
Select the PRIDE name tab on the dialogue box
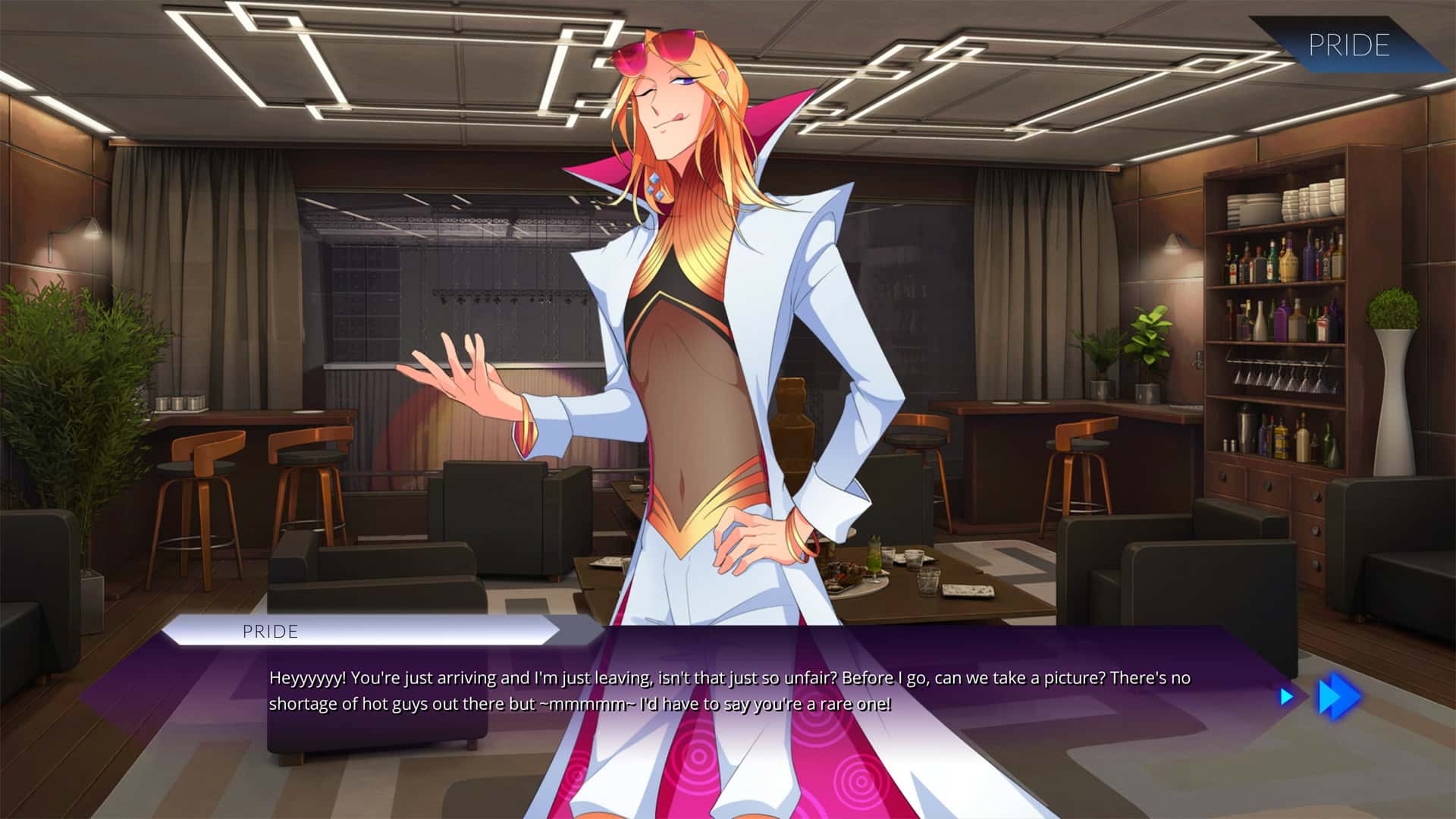click(270, 632)
